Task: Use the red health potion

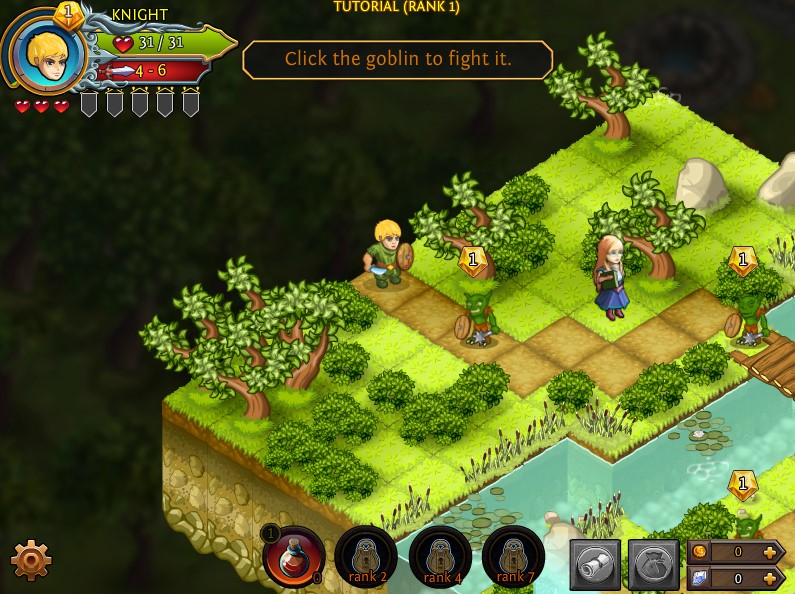Action: (x=294, y=556)
